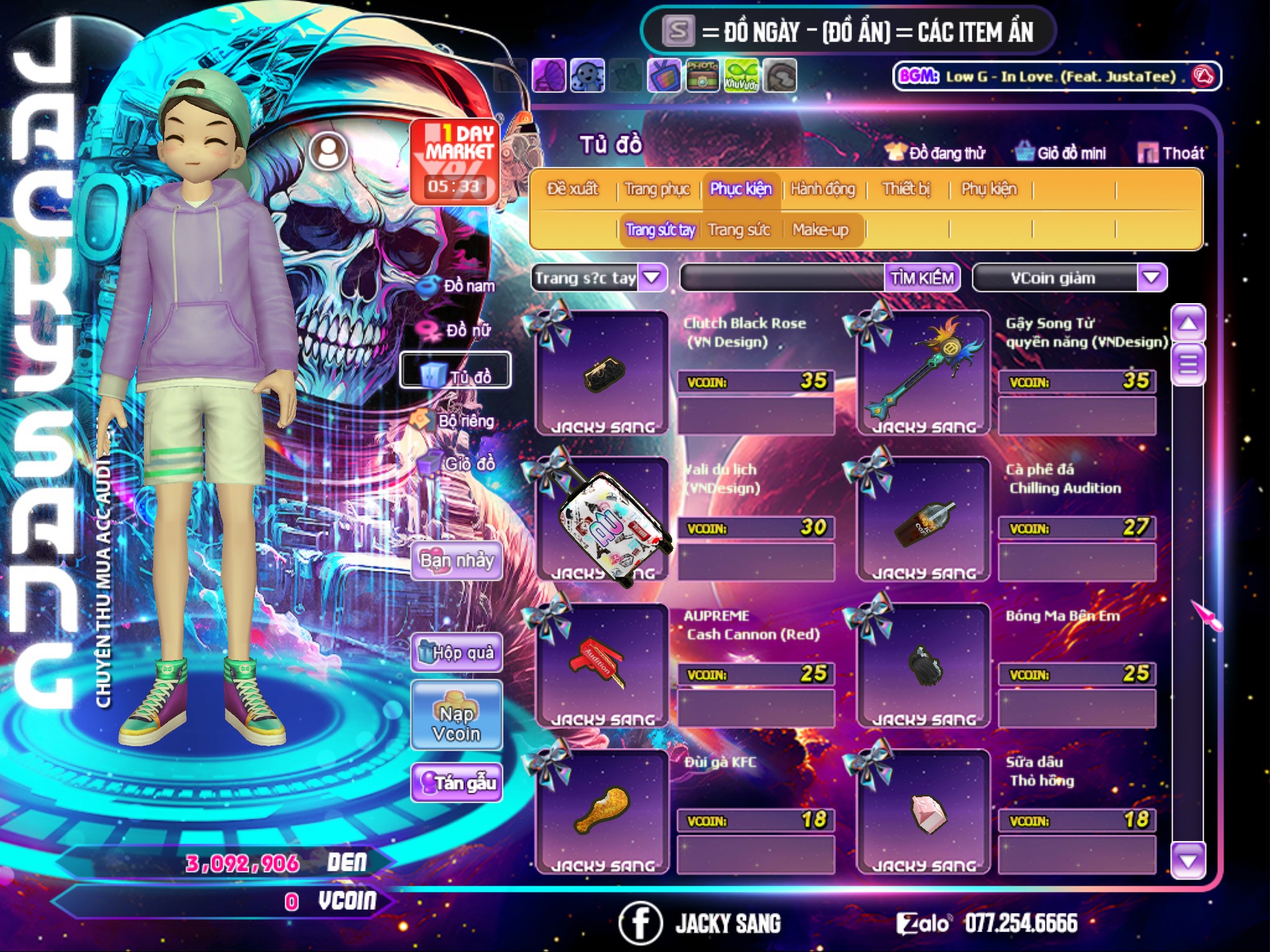Switch to the Trang phục tab
Viewport: 1270px width, 952px height.
657,189
